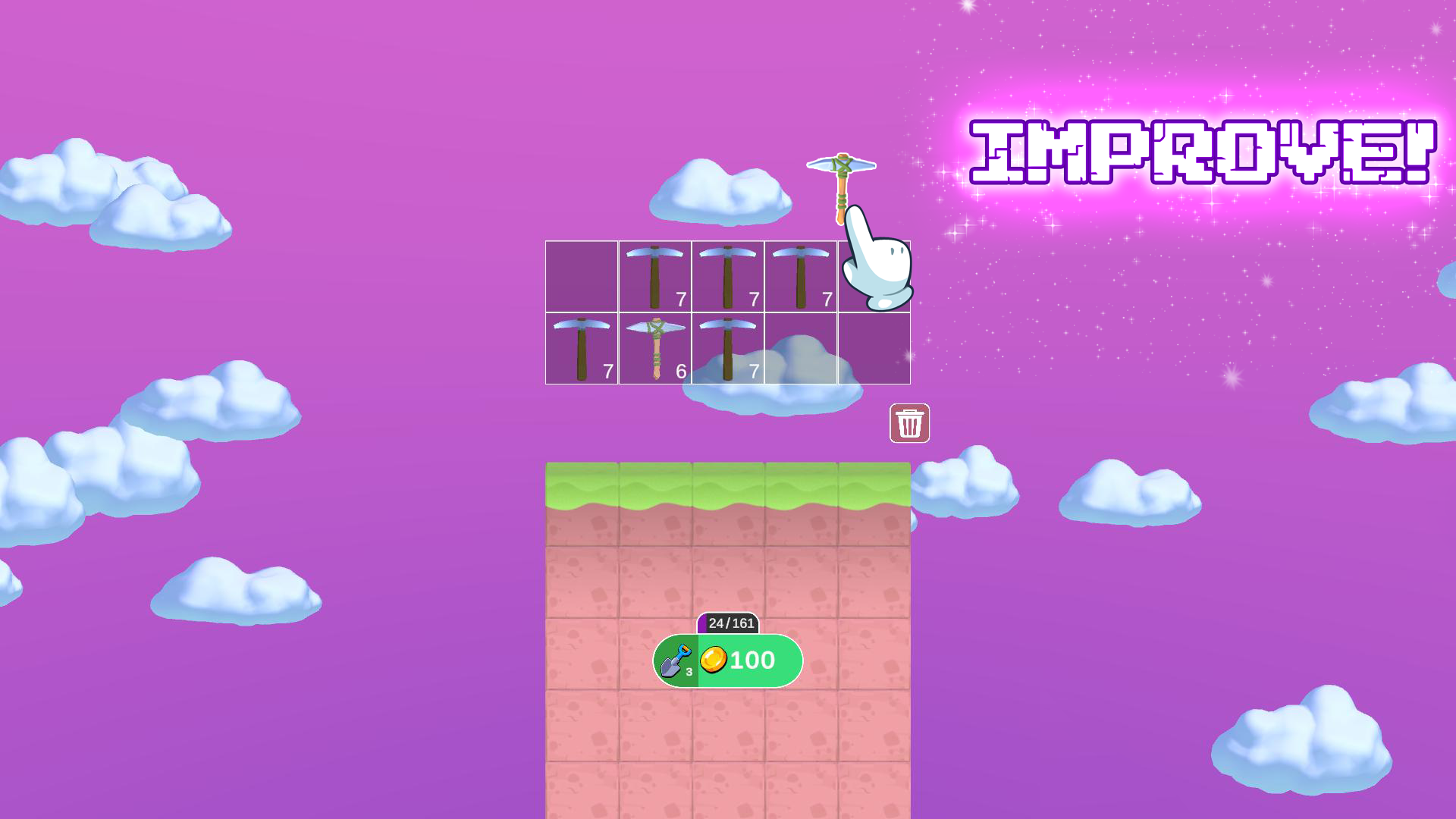Viewport: 1456px width, 819px height.
Task: Click the gold coin currency icon
Action: click(x=716, y=661)
